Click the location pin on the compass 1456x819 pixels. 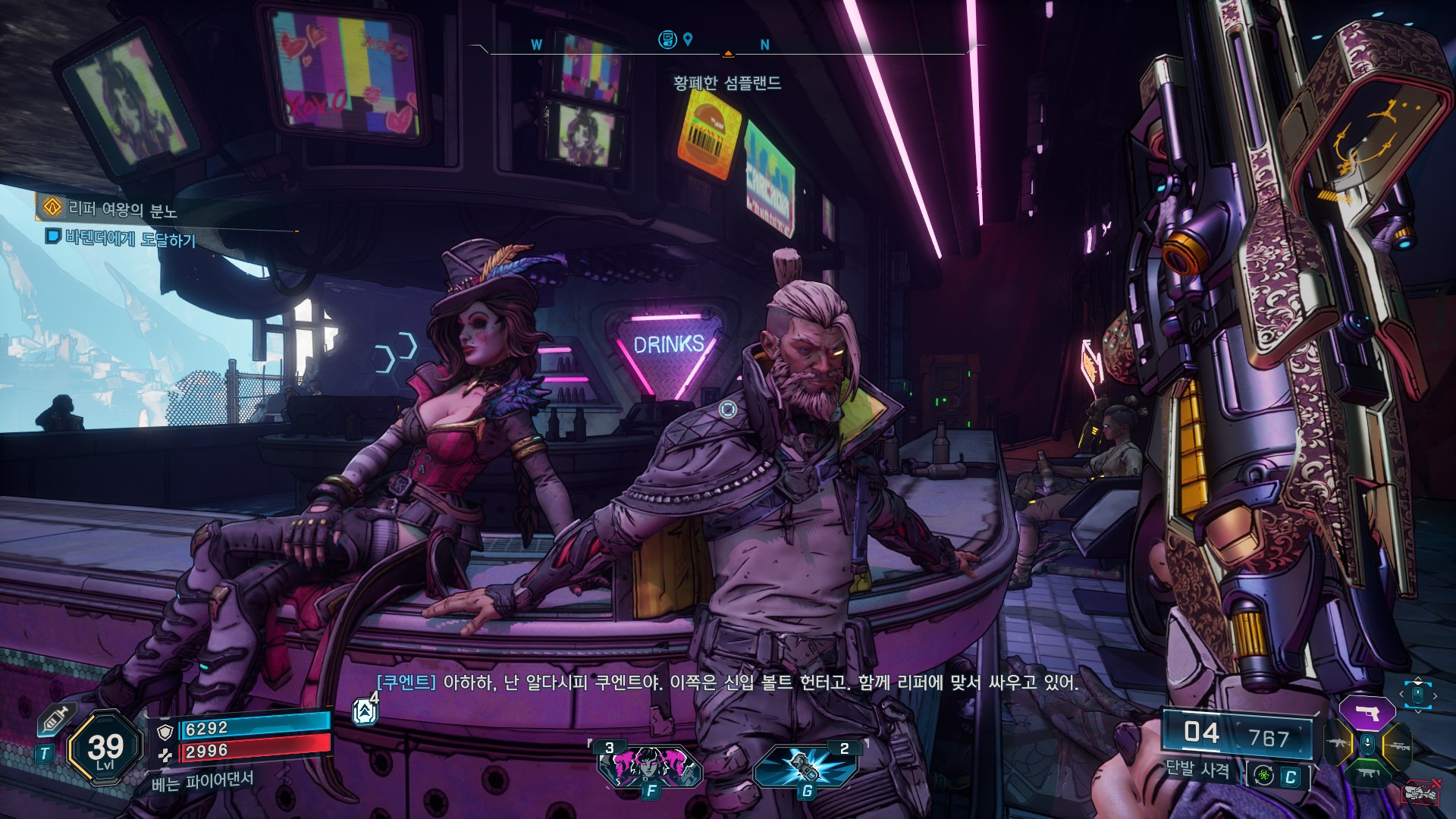point(688,39)
